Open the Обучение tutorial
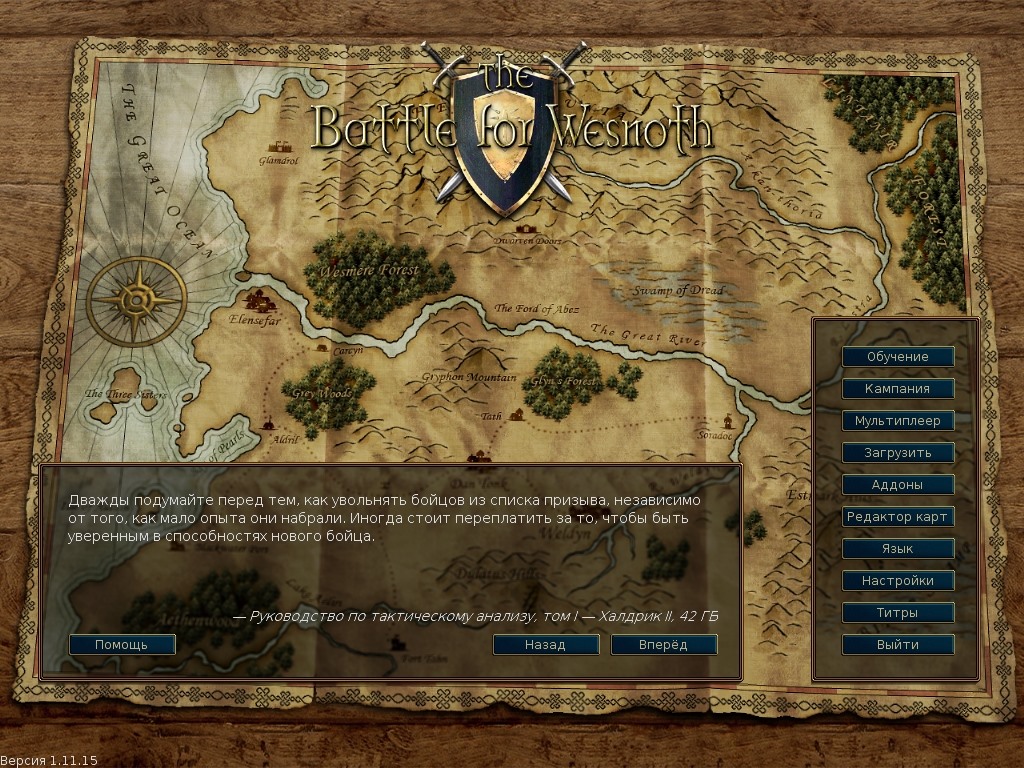This screenshot has height=768, width=1024. click(x=897, y=357)
